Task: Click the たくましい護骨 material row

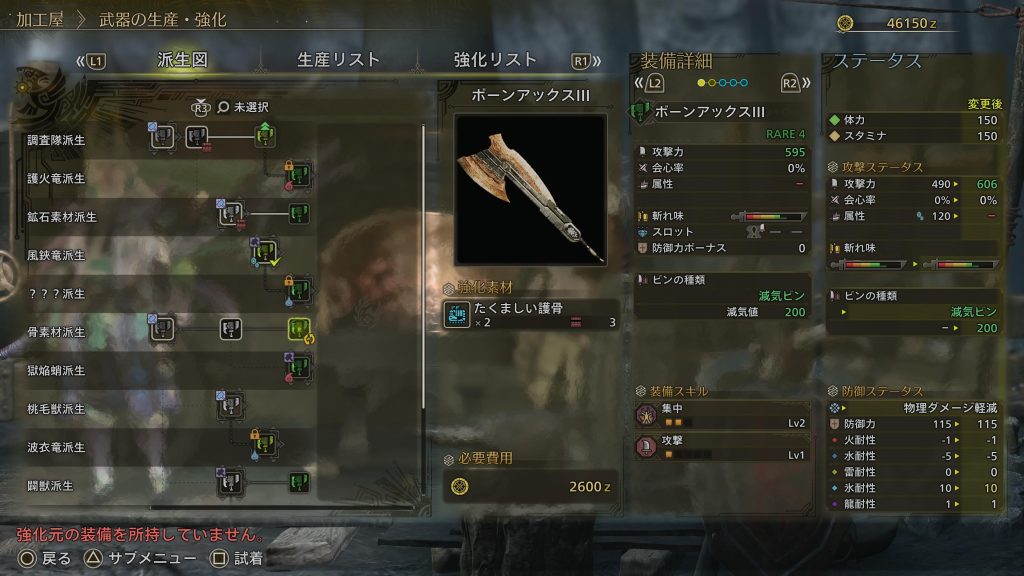Action: click(530, 316)
